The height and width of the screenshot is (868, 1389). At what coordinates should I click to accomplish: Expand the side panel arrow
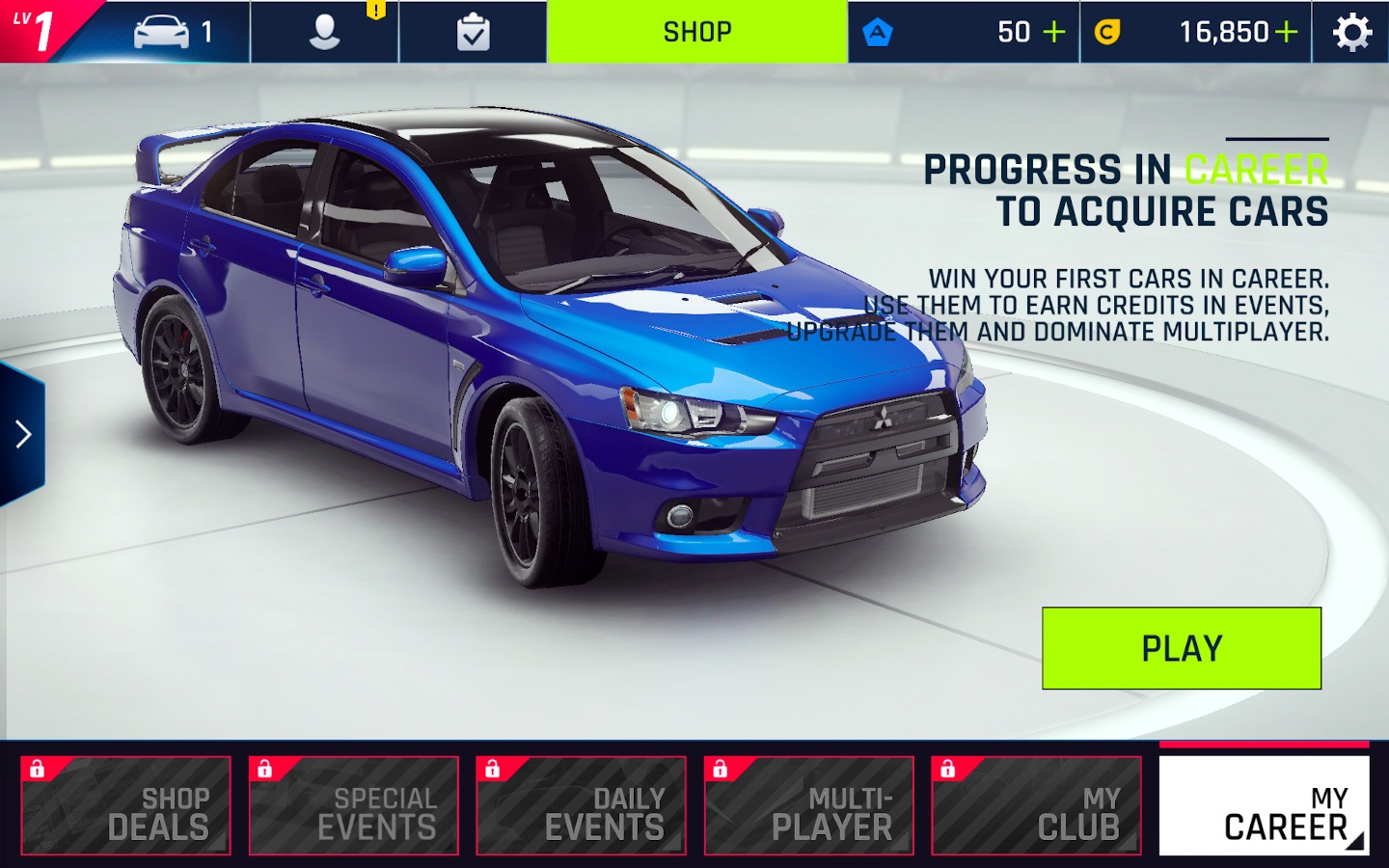tap(23, 434)
